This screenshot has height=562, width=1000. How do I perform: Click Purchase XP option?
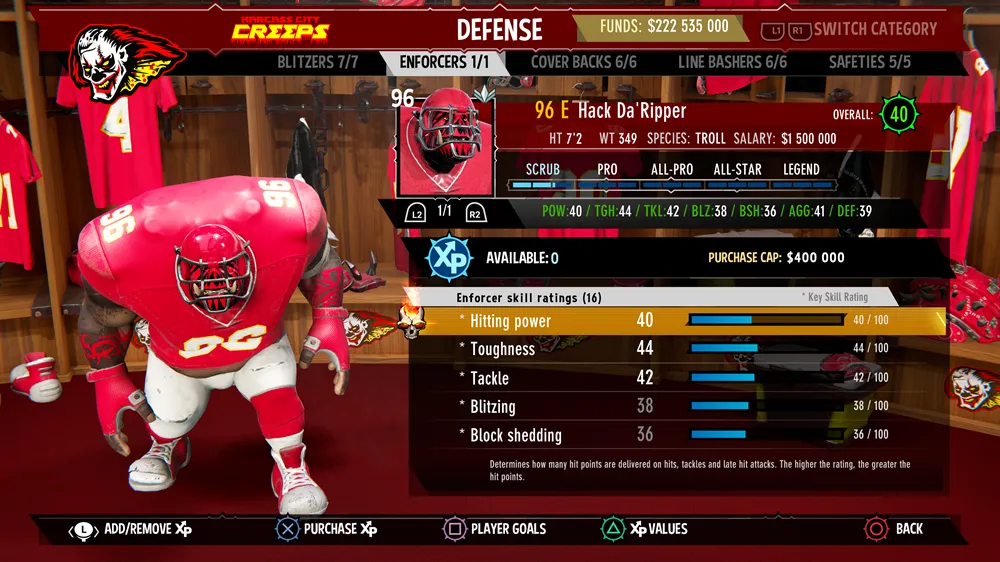(x=327, y=529)
